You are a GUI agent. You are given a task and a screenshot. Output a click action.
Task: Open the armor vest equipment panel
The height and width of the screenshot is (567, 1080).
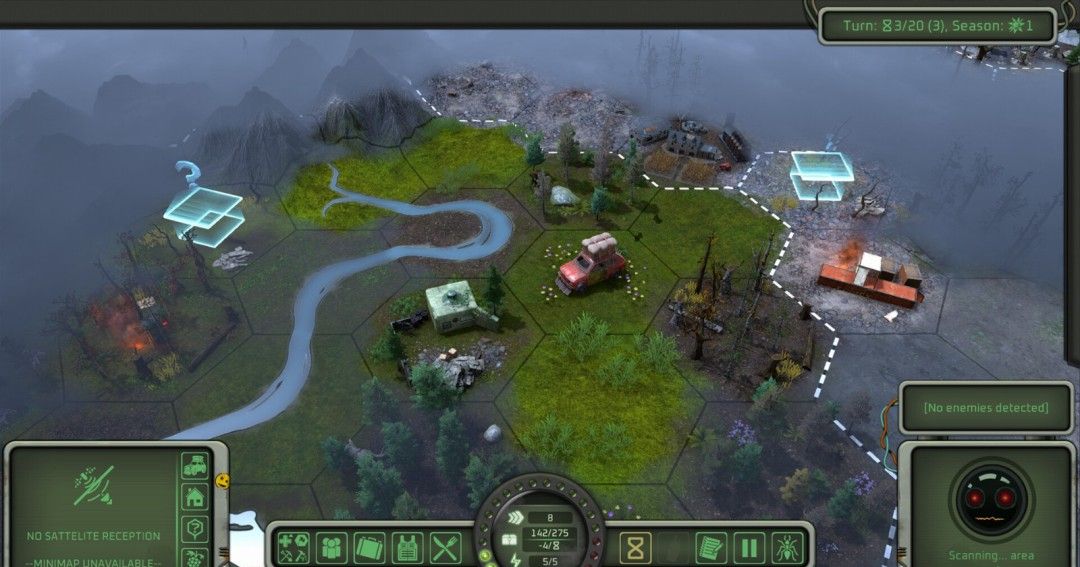pyautogui.click(x=407, y=547)
